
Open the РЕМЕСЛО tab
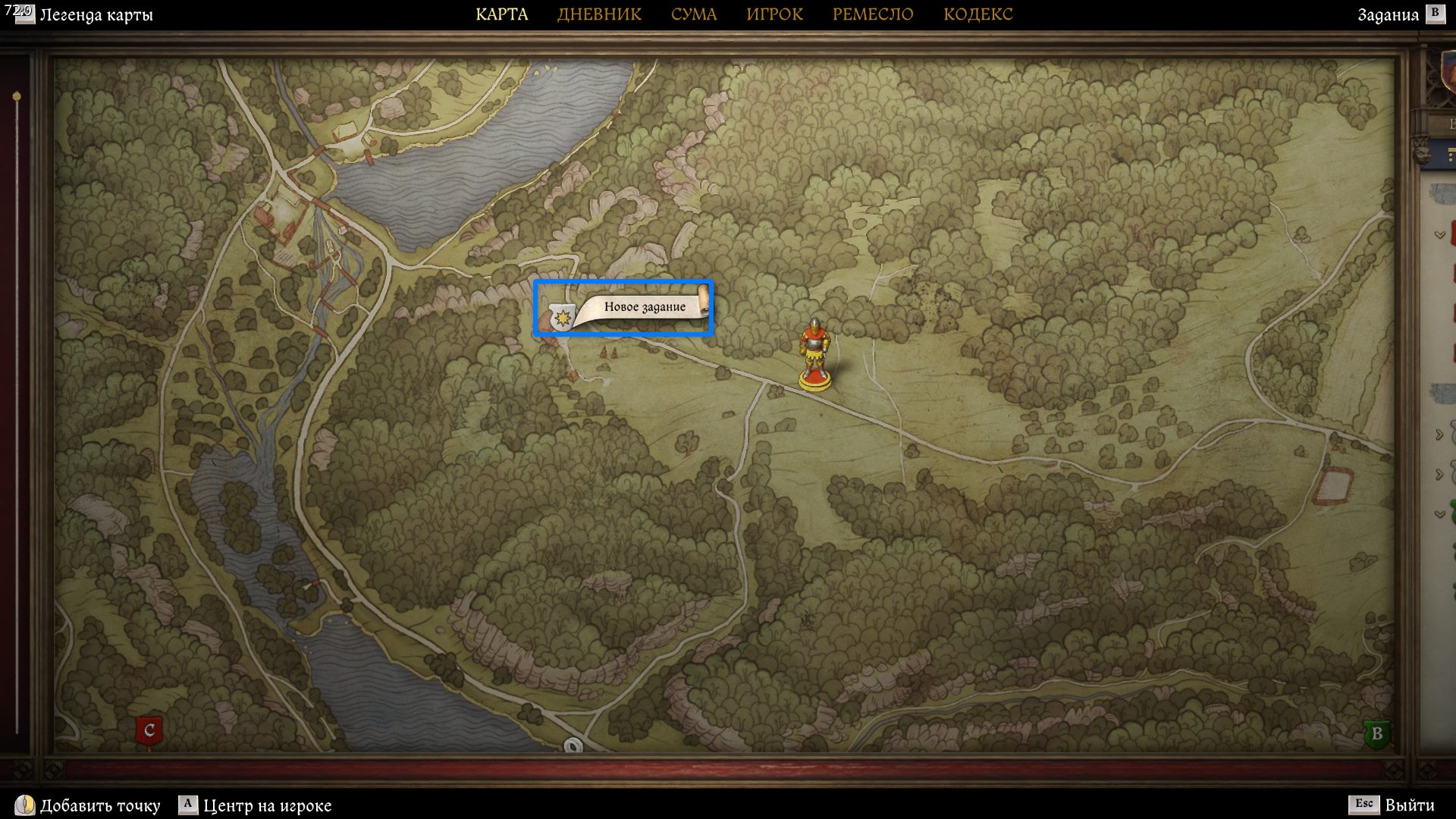point(873,14)
